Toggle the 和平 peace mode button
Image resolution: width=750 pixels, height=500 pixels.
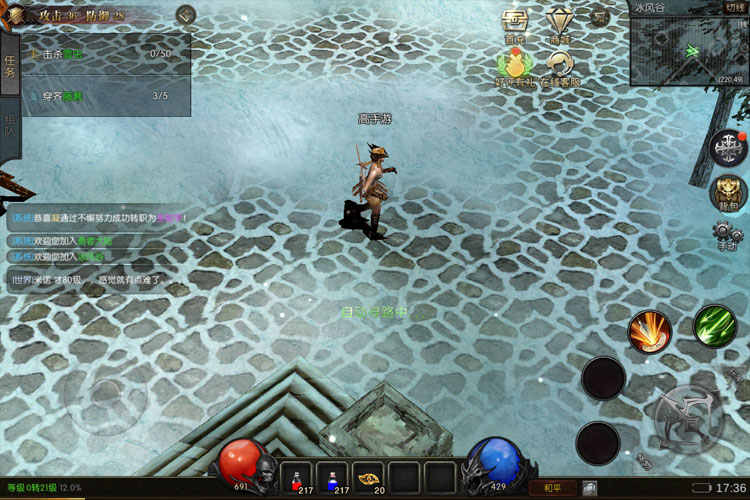tap(551, 488)
